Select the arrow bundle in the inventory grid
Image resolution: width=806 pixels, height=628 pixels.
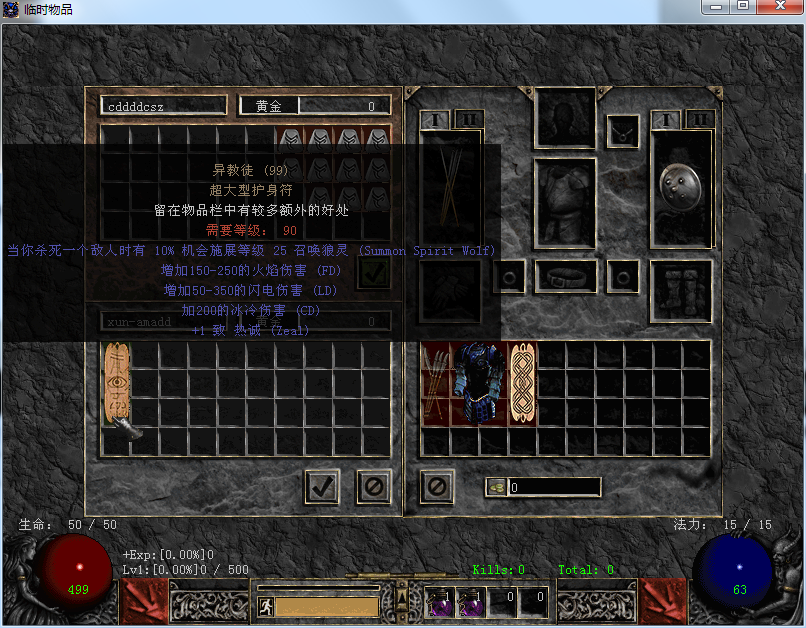[435, 384]
